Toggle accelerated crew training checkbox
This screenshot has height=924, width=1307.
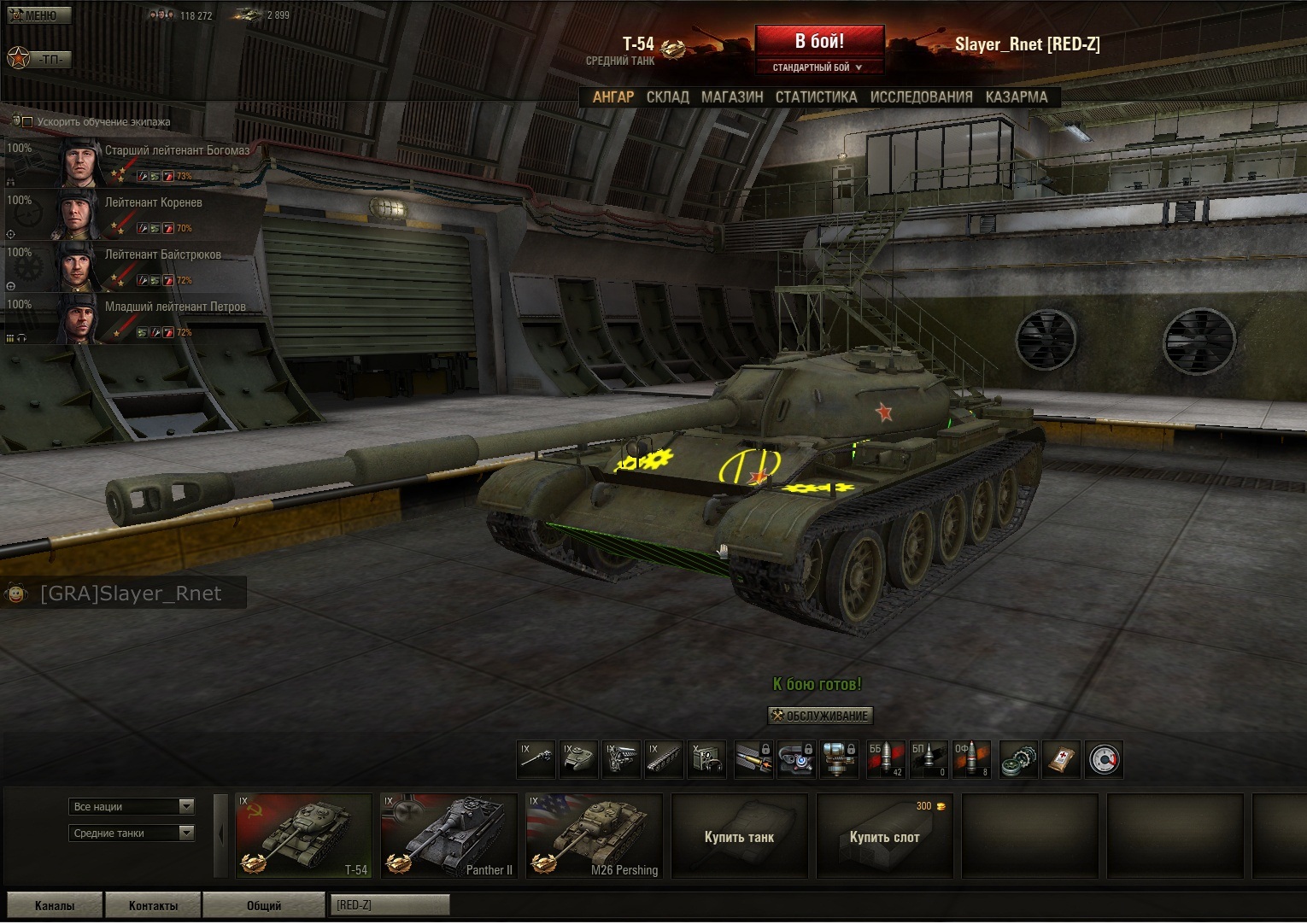[x=27, y=122]
